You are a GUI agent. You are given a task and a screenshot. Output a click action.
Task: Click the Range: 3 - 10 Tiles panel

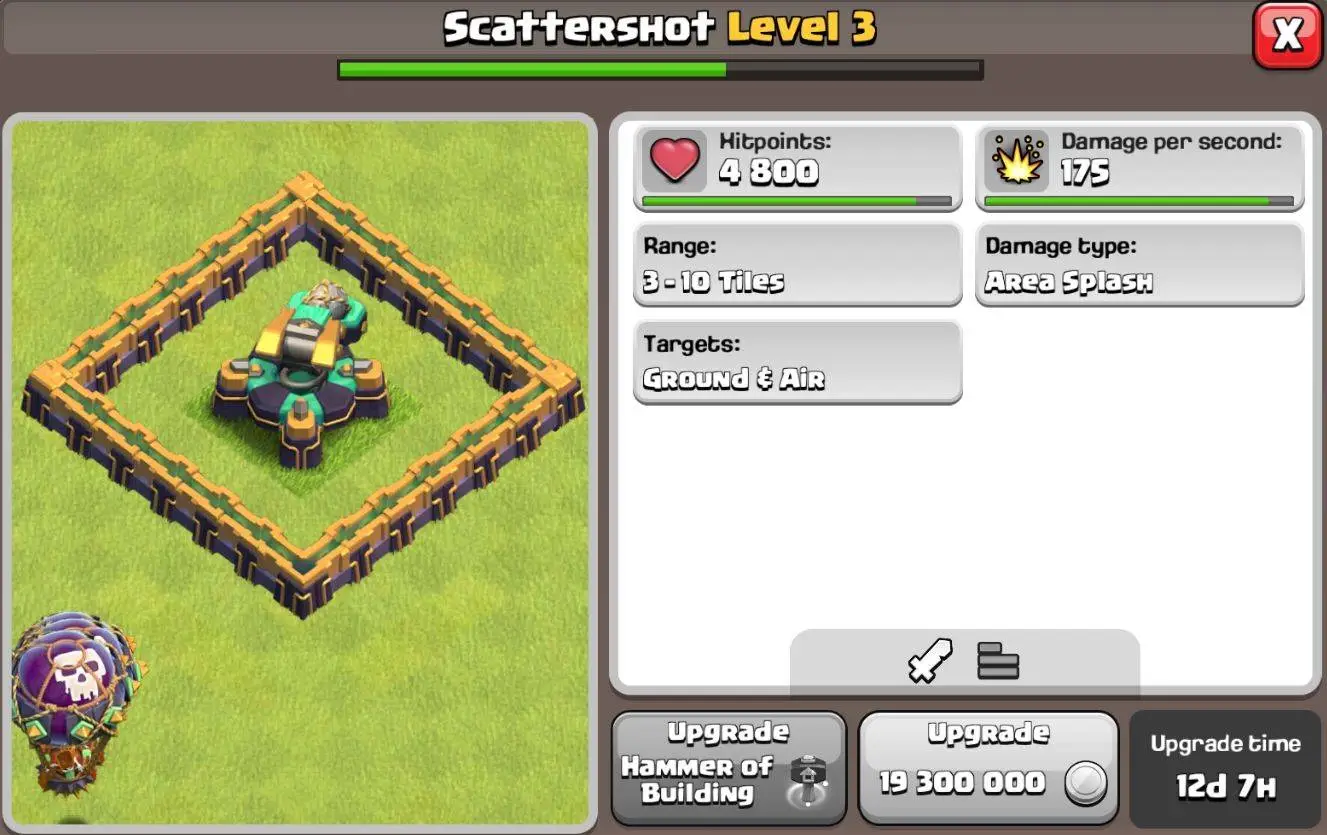797,263
